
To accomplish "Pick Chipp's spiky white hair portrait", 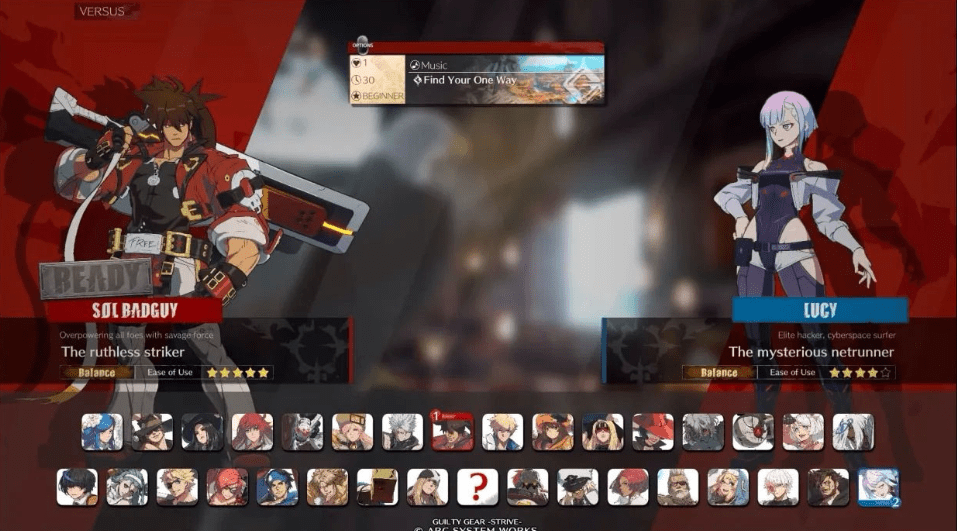I will (x=402, y=432).
